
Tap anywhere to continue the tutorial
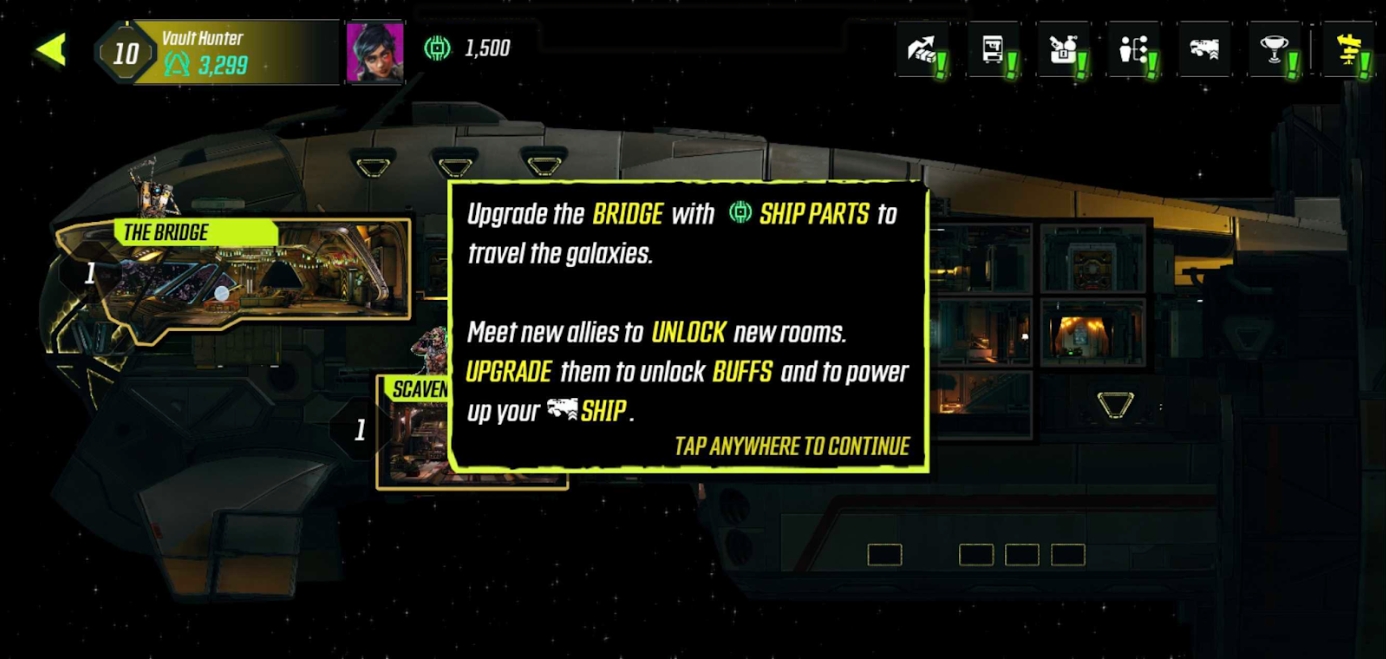pyautogui.click(x=791, y=446)
